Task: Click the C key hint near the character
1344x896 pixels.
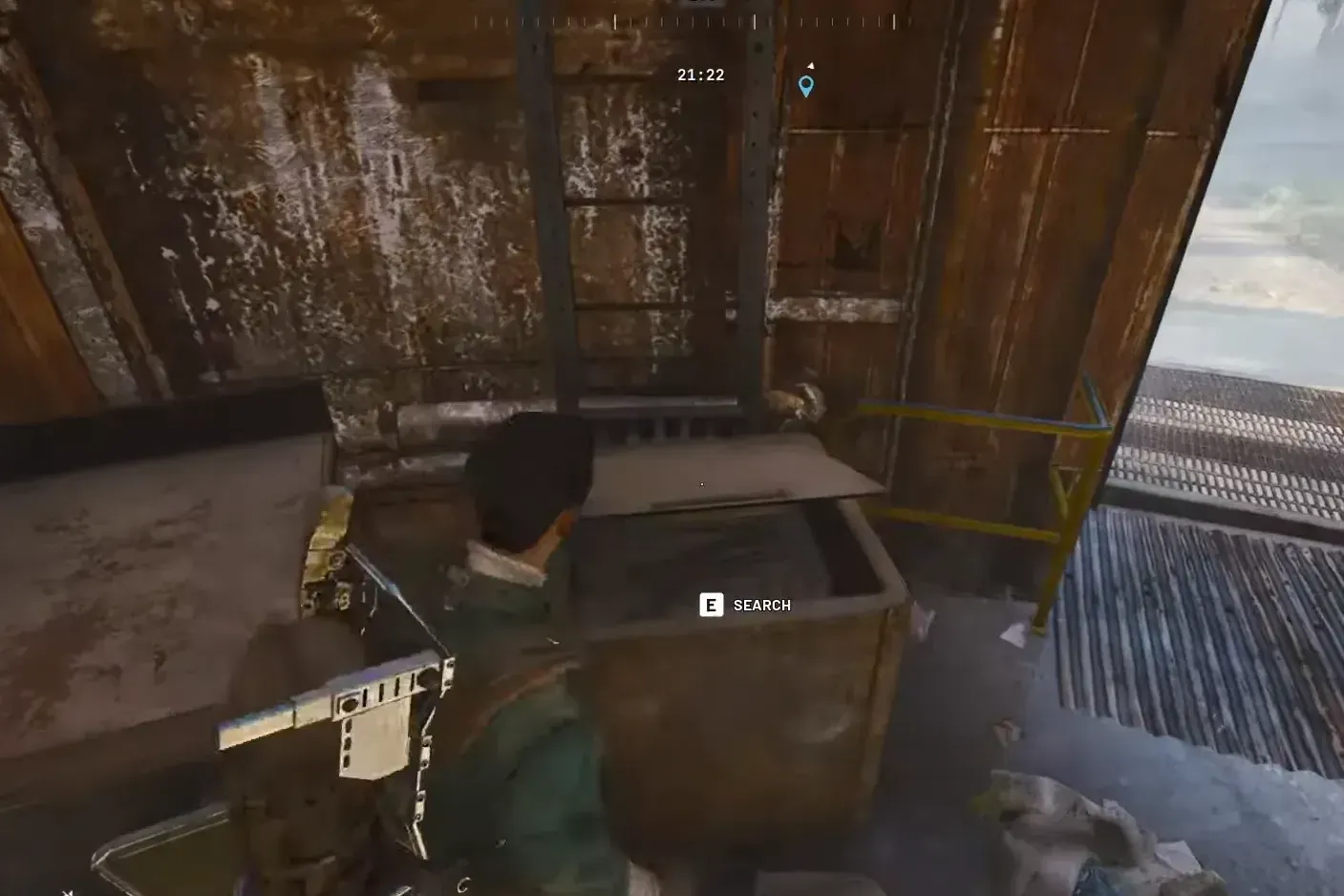Action: (462, 883)
